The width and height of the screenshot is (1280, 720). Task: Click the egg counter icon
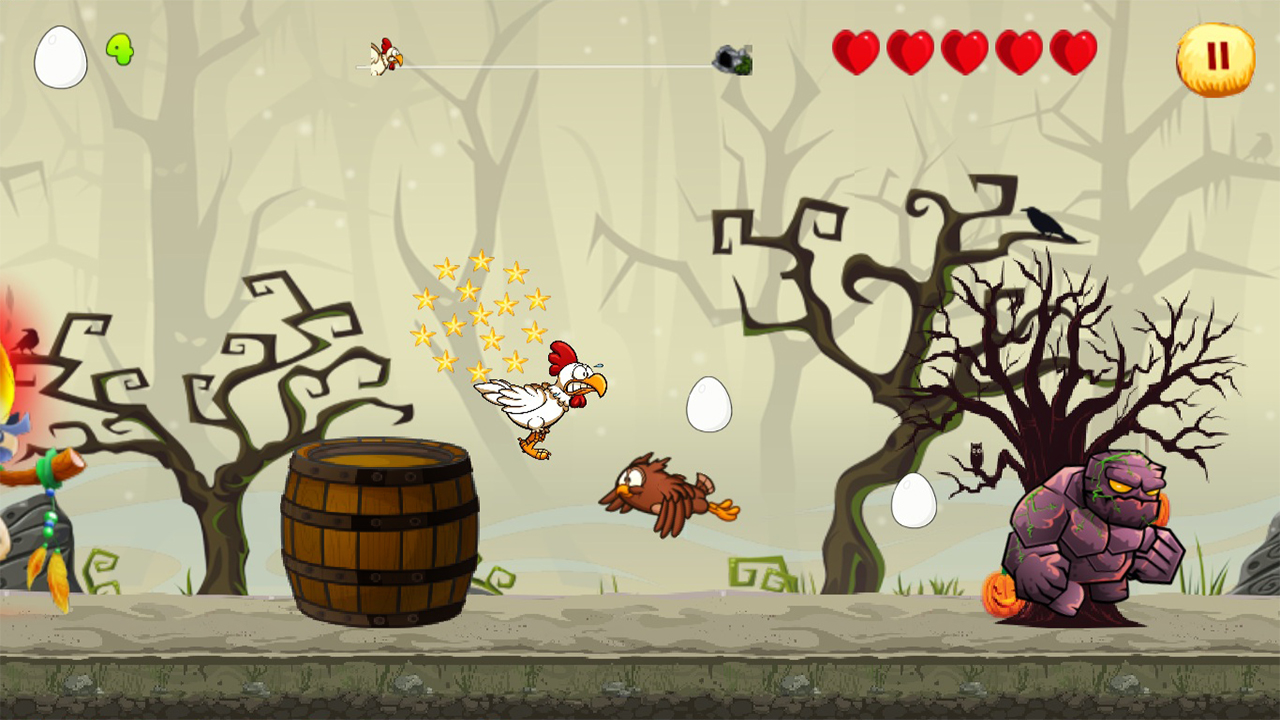coord(60,57)
